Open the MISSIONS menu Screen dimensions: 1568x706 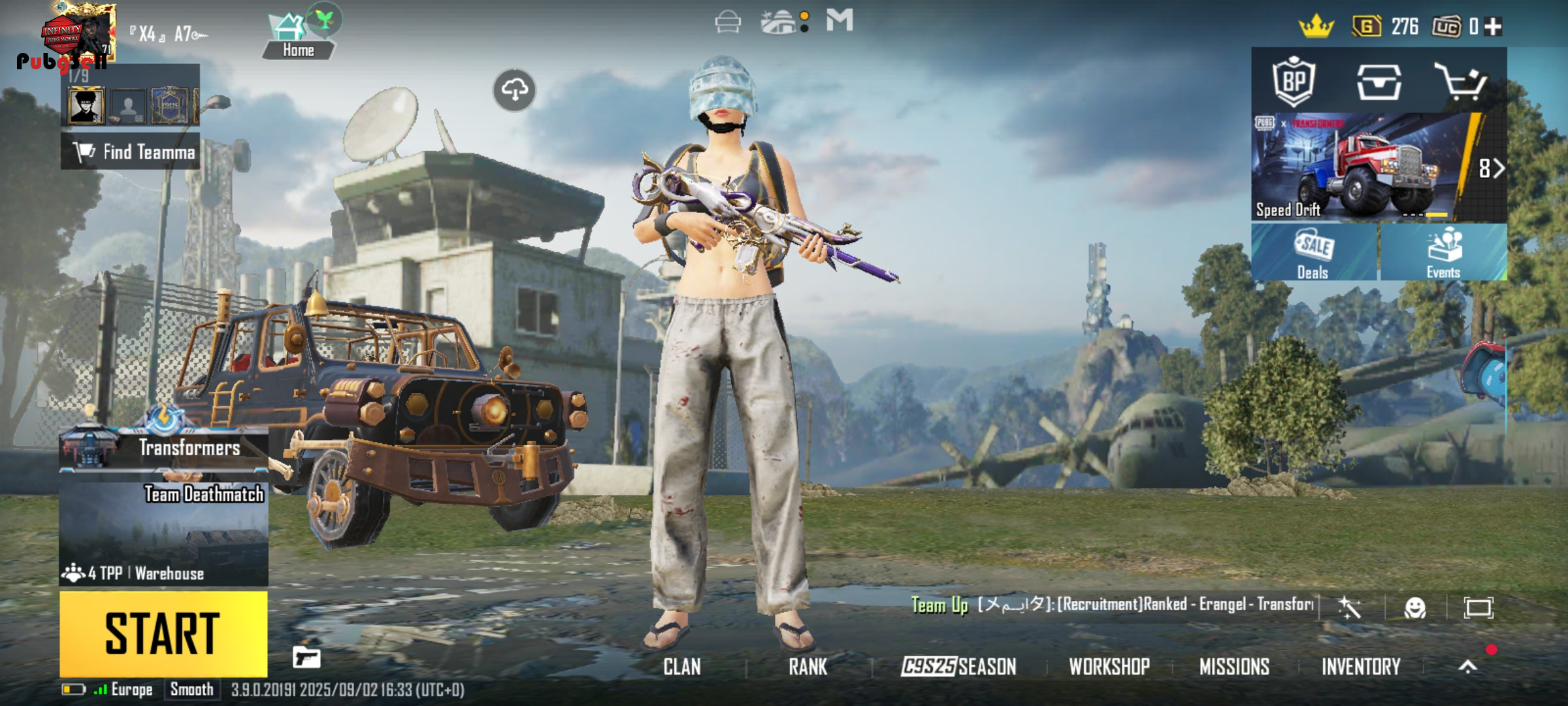tap(1234, 667)
